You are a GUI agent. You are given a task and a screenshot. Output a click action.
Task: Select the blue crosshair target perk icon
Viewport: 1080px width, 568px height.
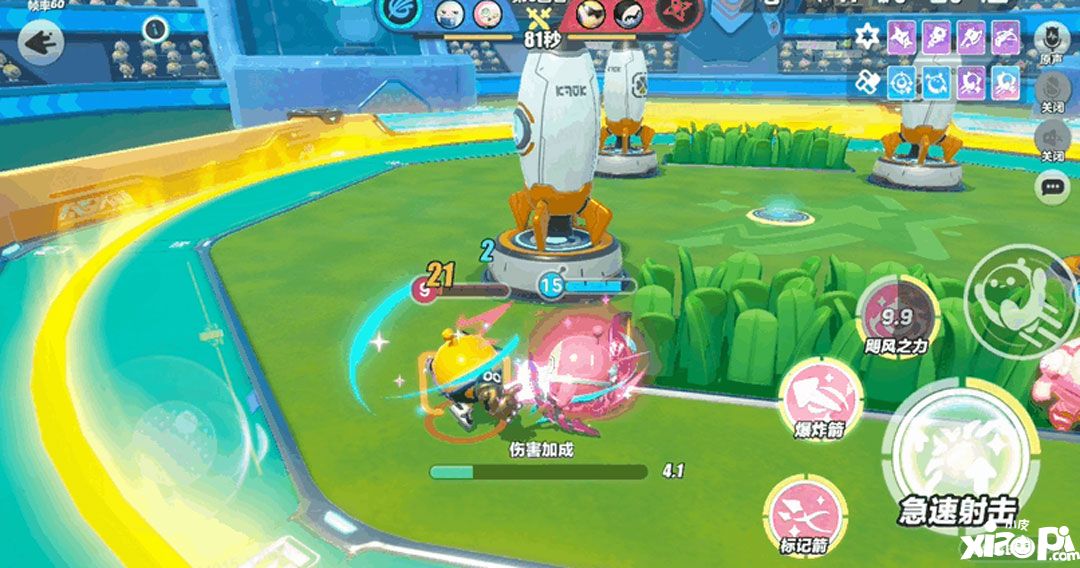pyautogui.click(x=904, y=82)
